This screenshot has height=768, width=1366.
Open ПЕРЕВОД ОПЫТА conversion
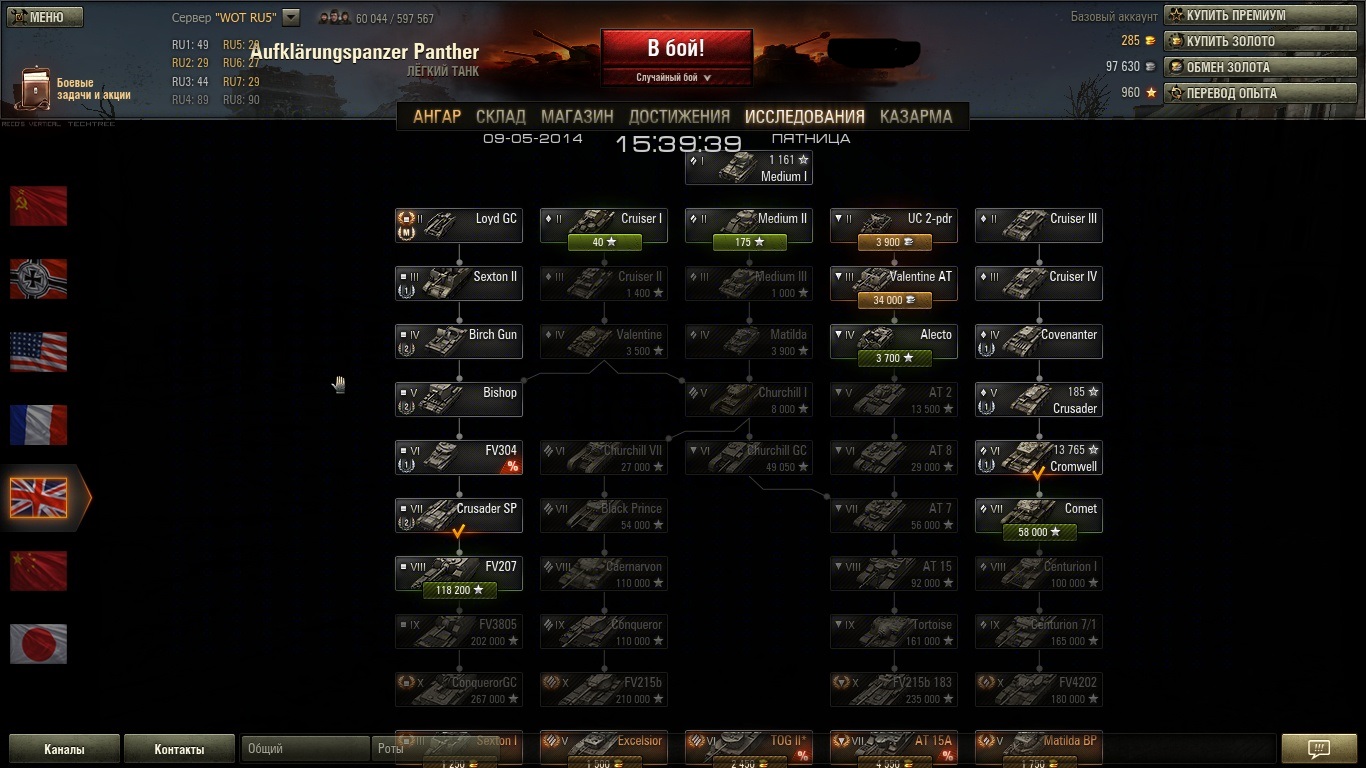click(1260, 94)
